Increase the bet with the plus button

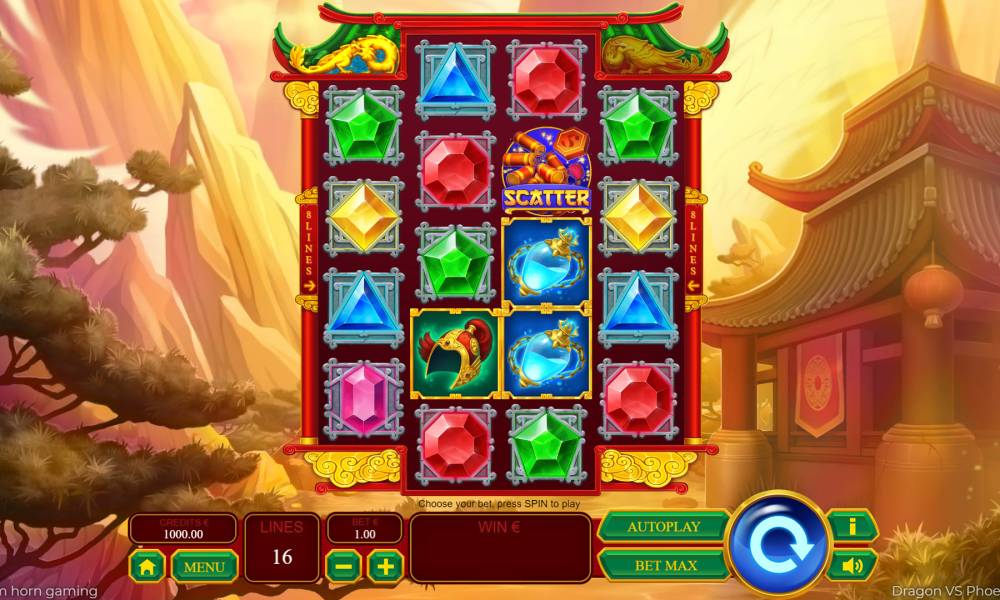385,567
